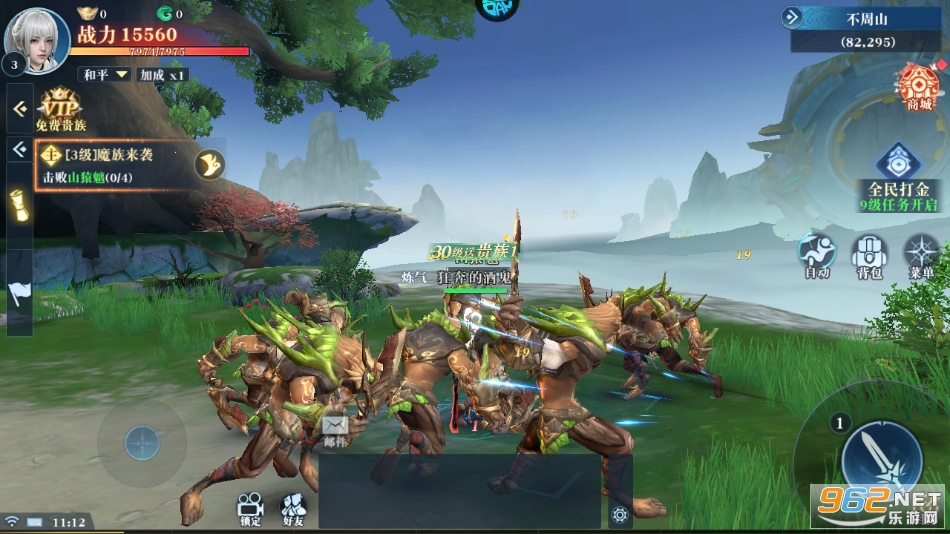Collapse the quest tracker panel arrow
The image size is (950, 534).
19,150
